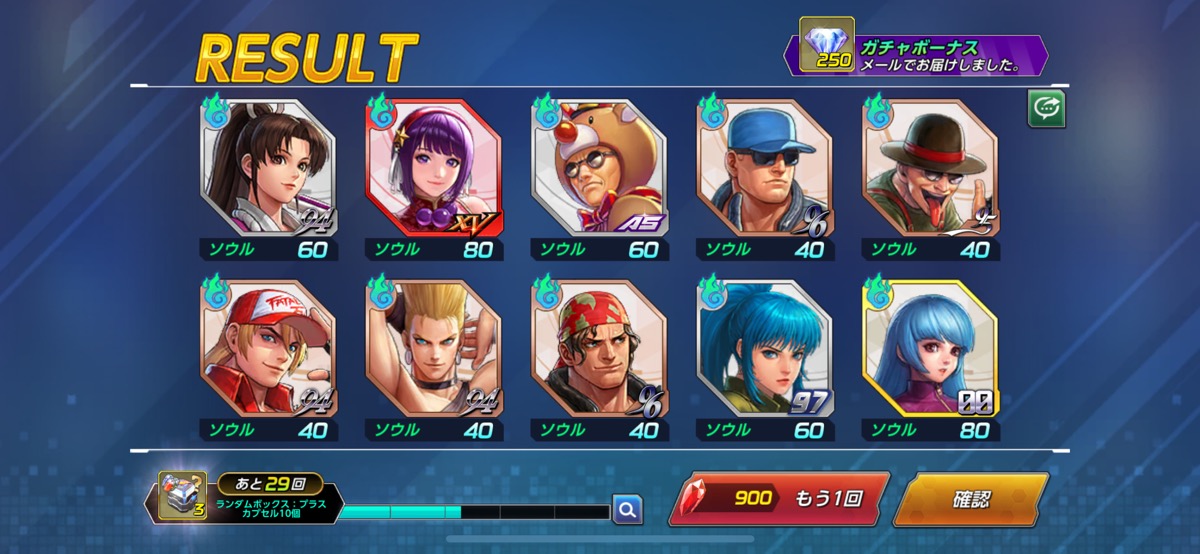Screen dimensions: 1200x554
Task: Select the long blue-haired '00 fighter card
Action: tap(931, 348)
